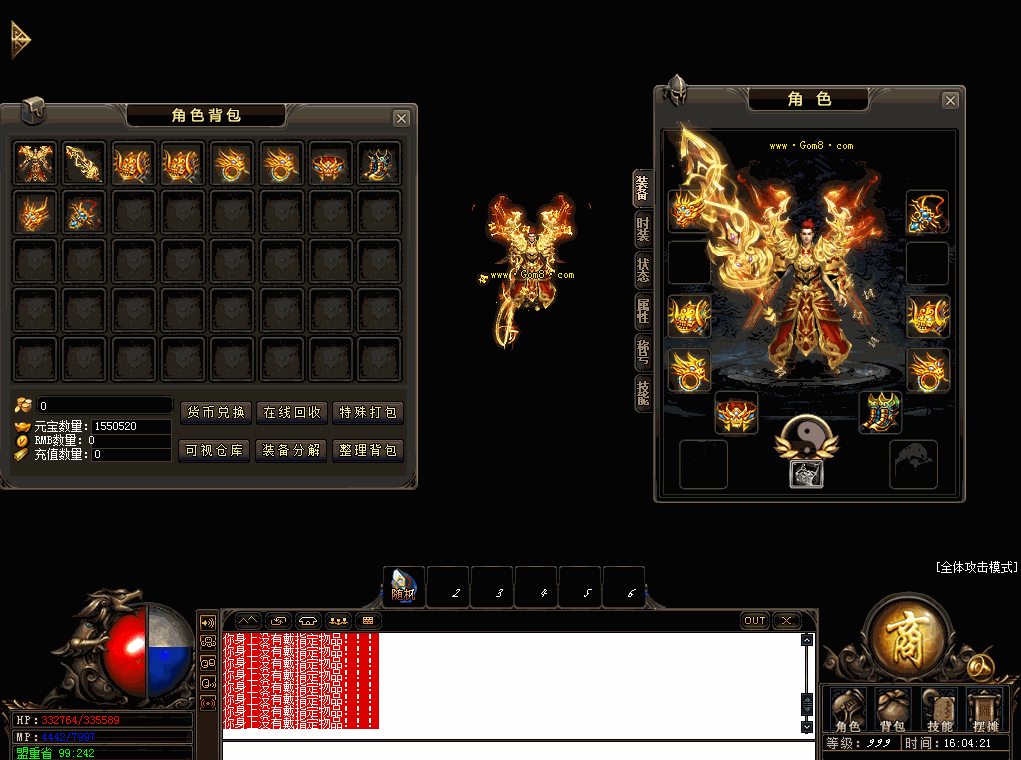Select 装备分解 equipment dismantle

coord(292,451)
